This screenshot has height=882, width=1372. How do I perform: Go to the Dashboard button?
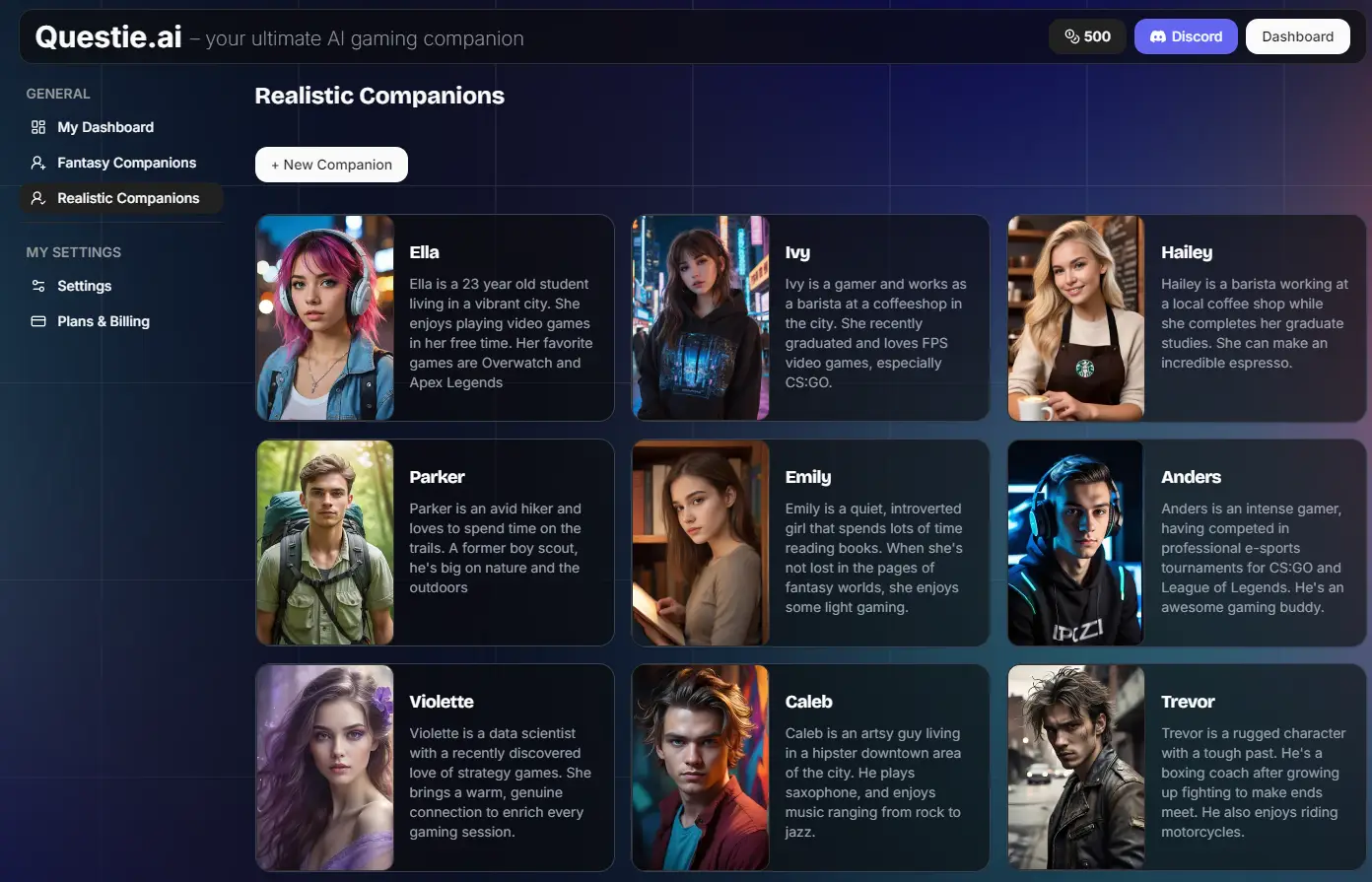pos(1297,36)
